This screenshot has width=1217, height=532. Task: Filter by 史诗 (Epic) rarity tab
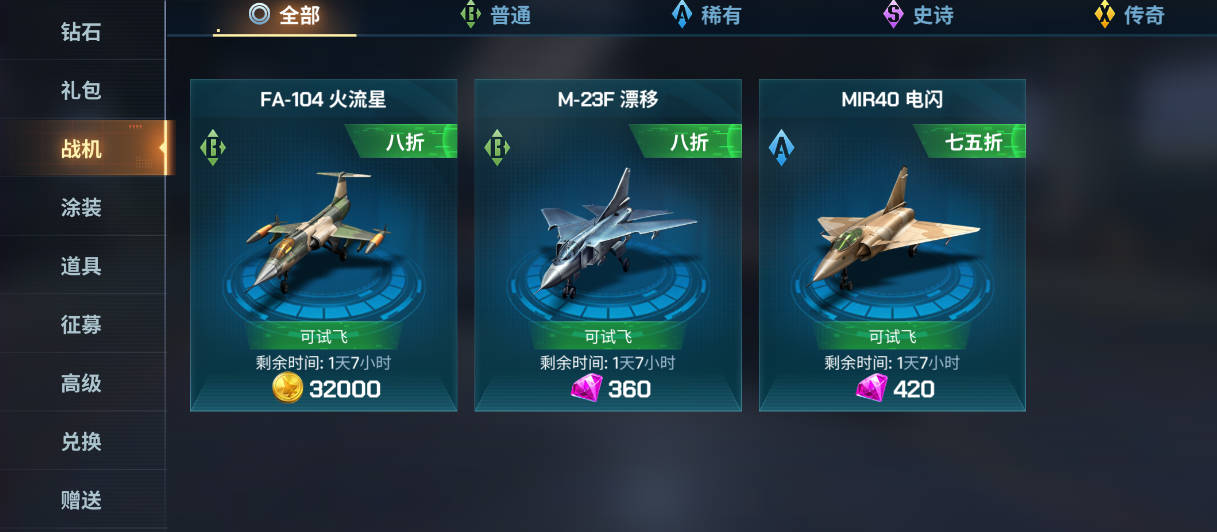click(919, 16)
